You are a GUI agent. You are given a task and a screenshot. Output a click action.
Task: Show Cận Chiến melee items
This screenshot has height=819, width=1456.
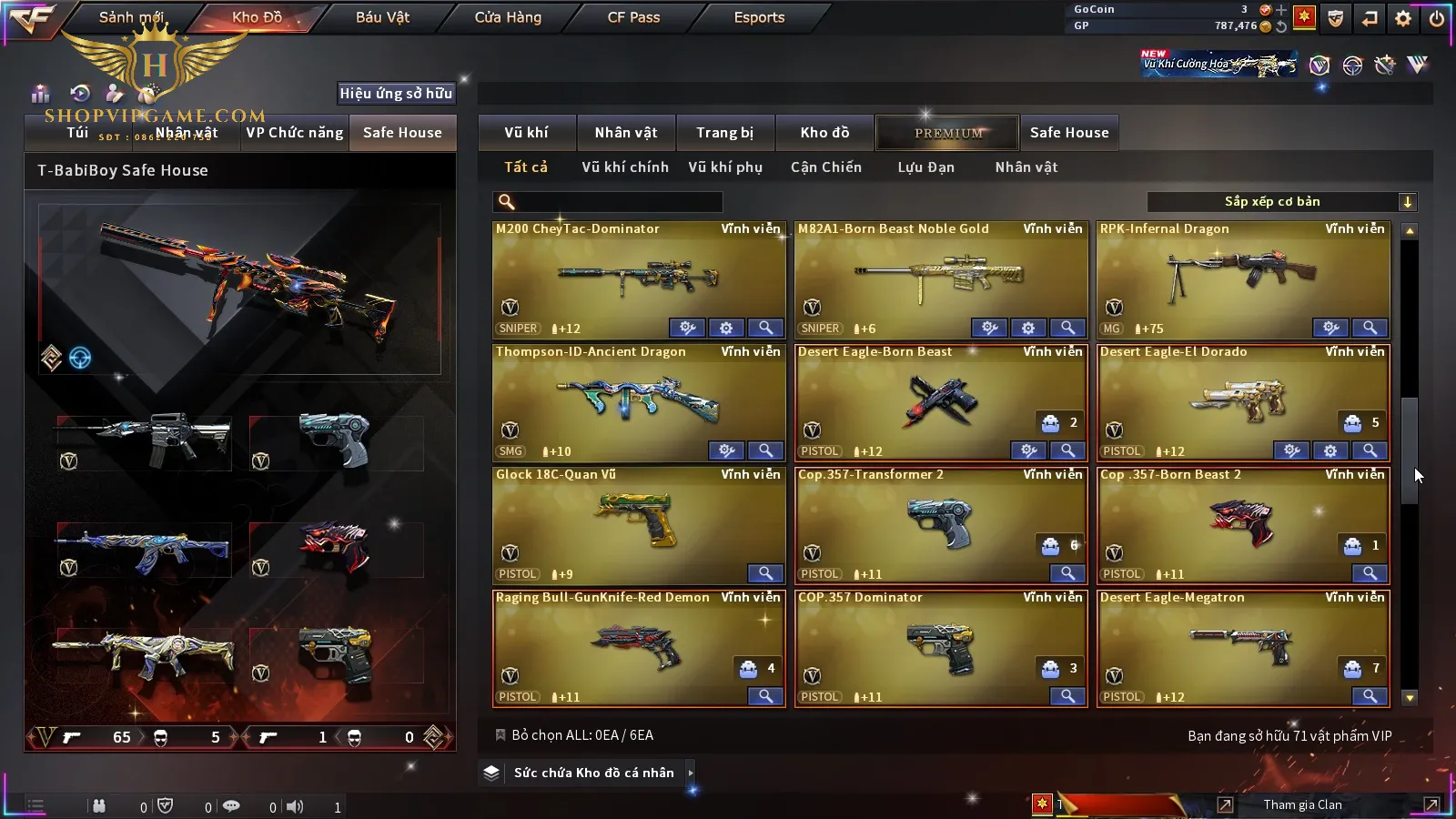[825, 167]
